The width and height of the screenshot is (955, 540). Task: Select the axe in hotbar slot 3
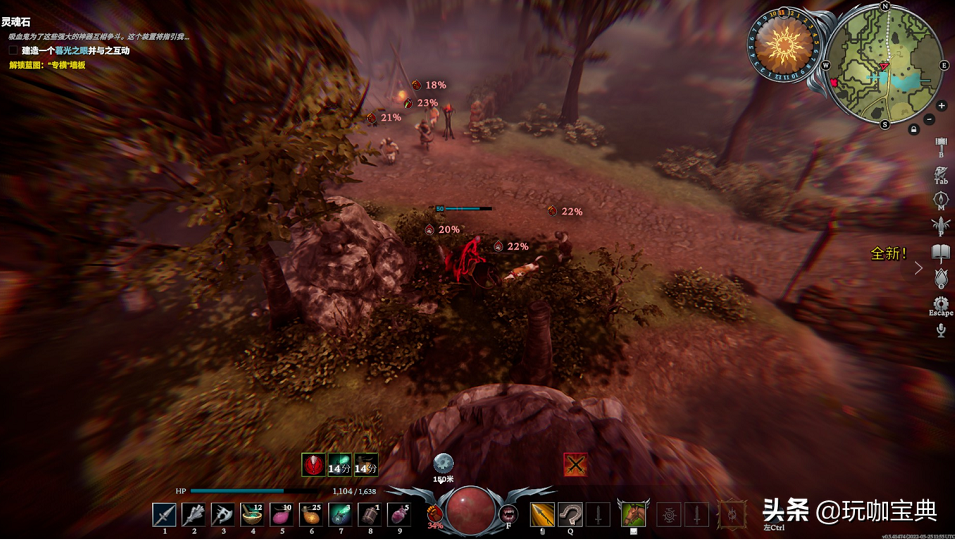tap(223, 514)
